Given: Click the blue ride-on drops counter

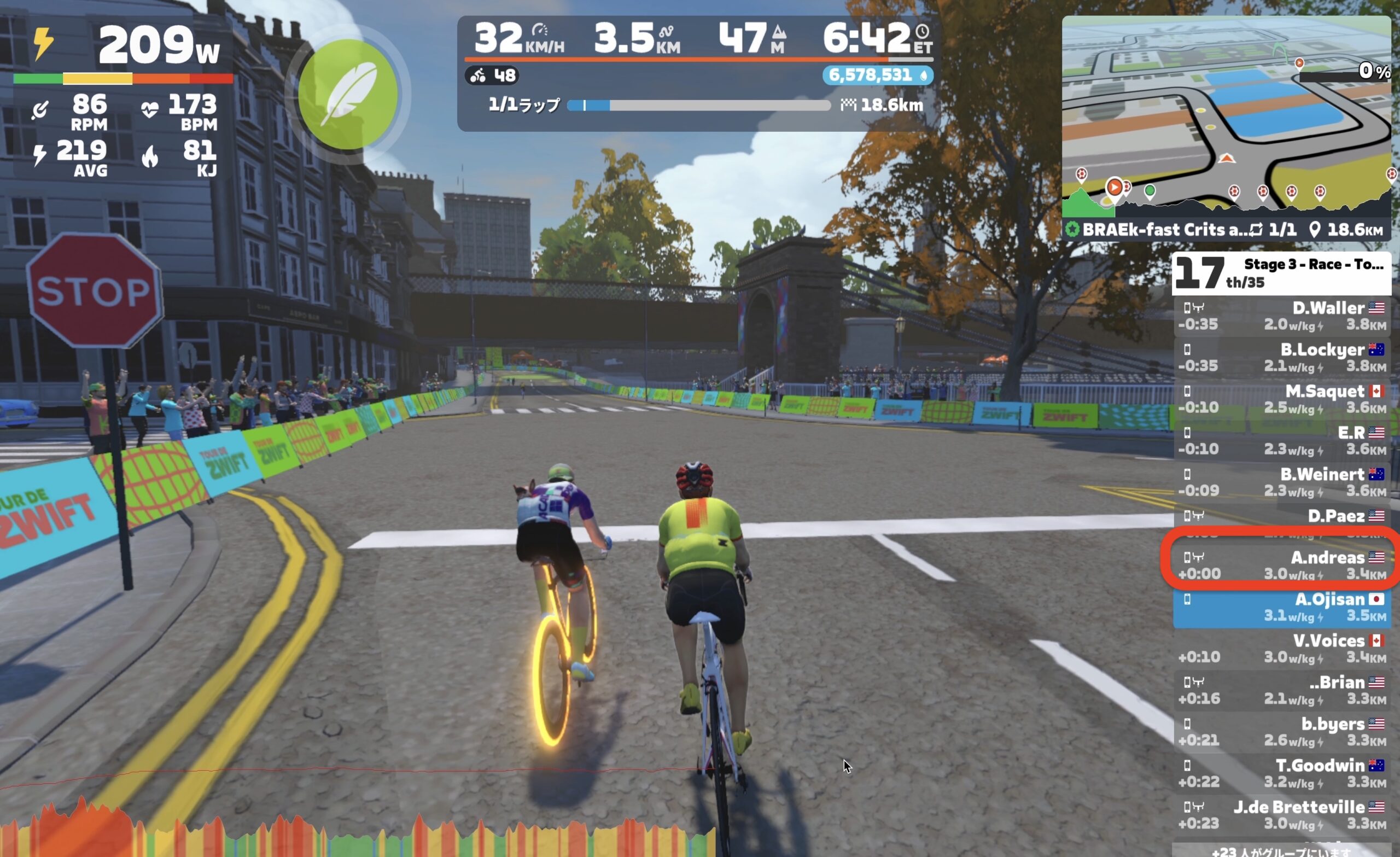Looking at the screenshot, I should 877,75.
